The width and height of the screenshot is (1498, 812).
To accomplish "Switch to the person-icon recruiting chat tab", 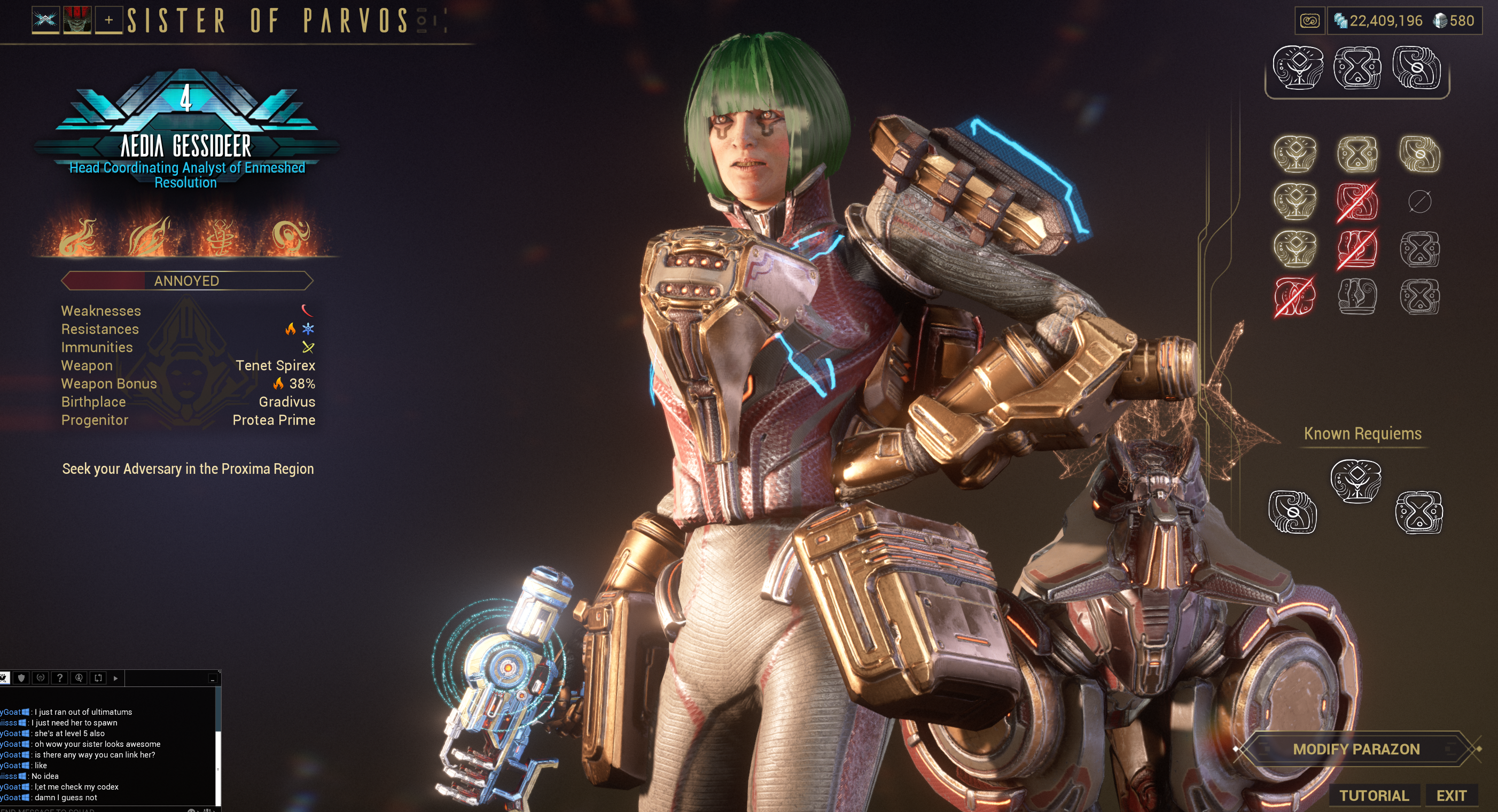I will pos(79,677).
